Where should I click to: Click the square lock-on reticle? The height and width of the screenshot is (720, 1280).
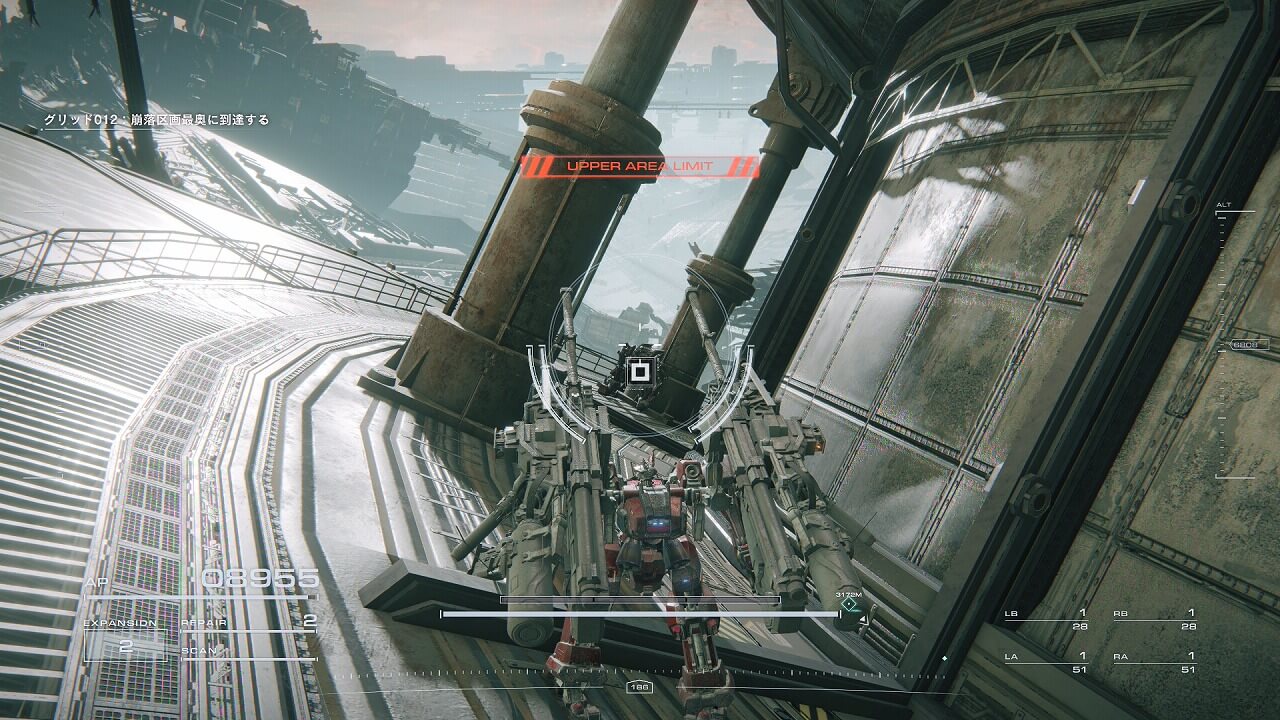[638, 373]
